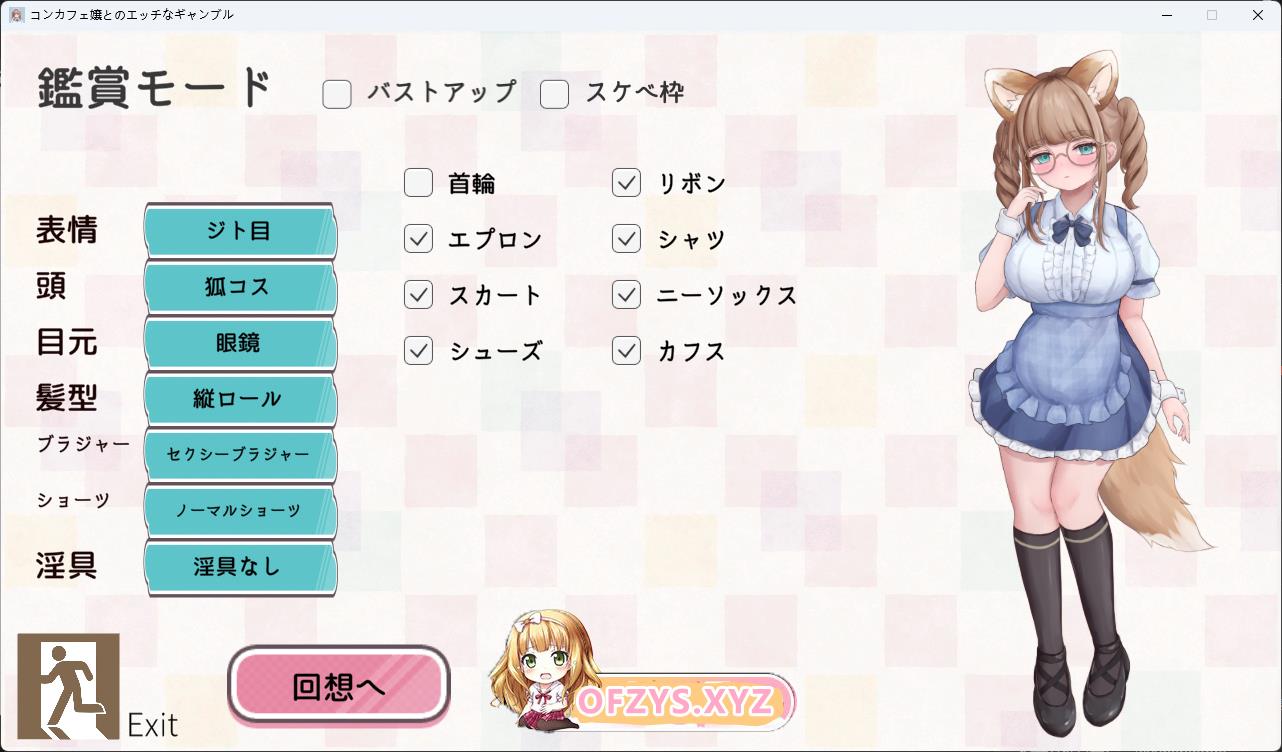Exit via the running-man door icon
Viewport: 1282px width, 752px height.
[x=69, y=686]
